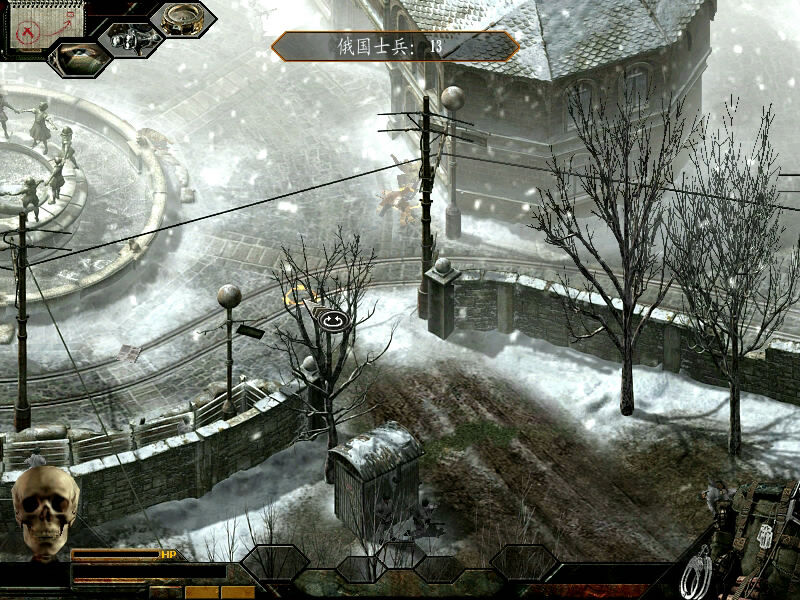This screenshot has height=600, width=800.
Task: Click the circular swap marker by the tree
Action: click(331, 320)
